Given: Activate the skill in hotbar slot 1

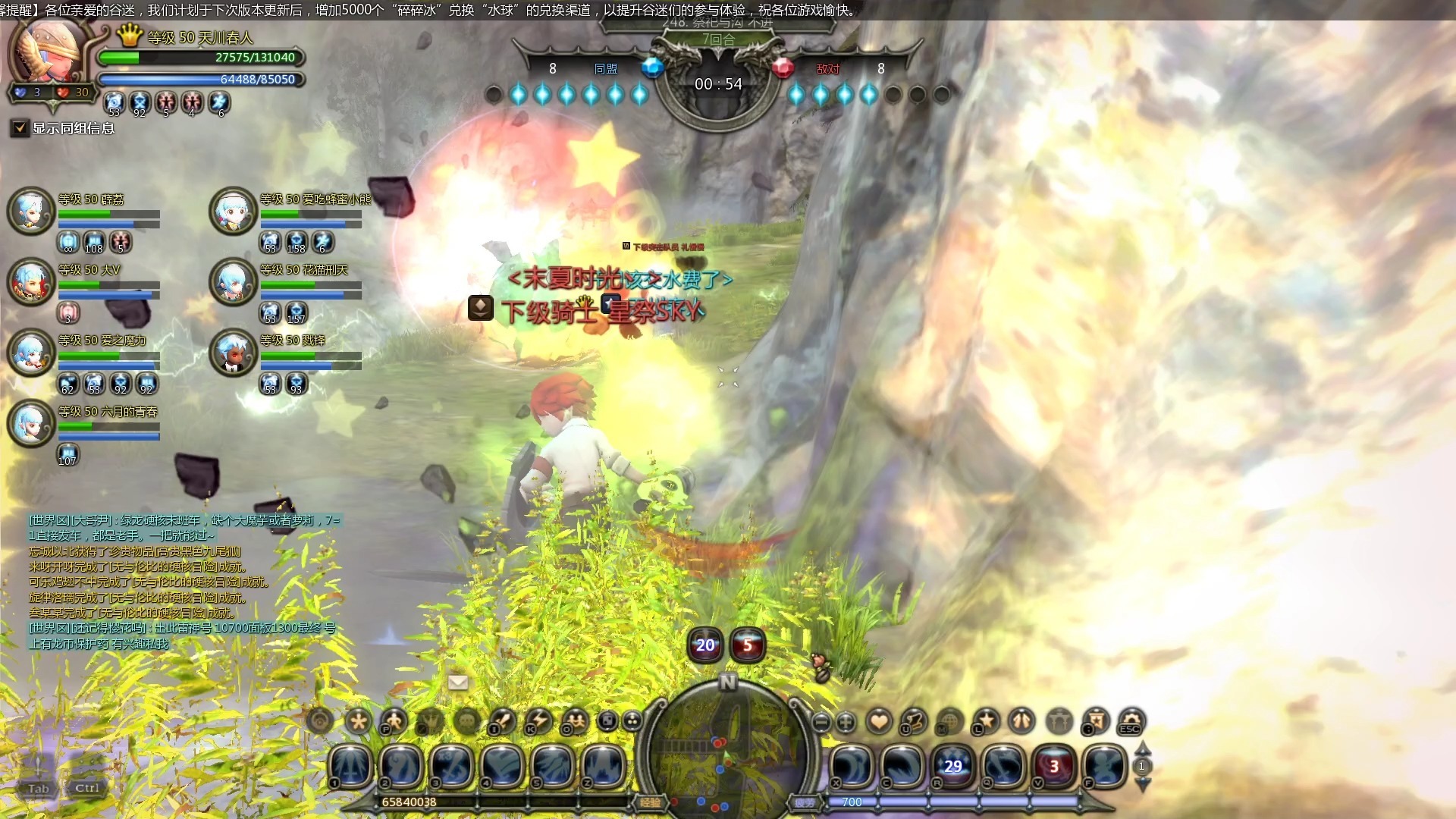Looking at the screenshot, I should coord(350,766).
